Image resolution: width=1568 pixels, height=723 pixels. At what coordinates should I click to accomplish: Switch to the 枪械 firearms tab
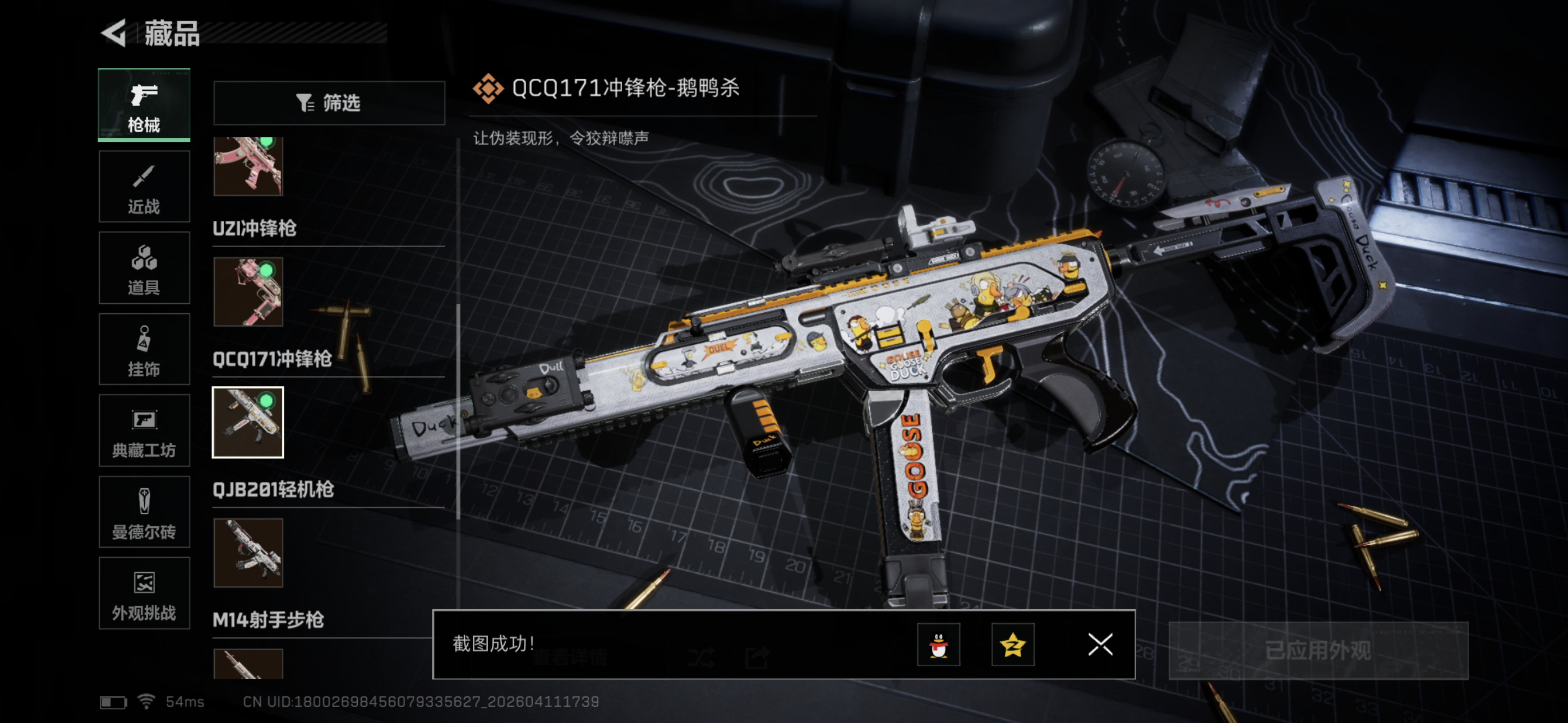click(144, 105)
